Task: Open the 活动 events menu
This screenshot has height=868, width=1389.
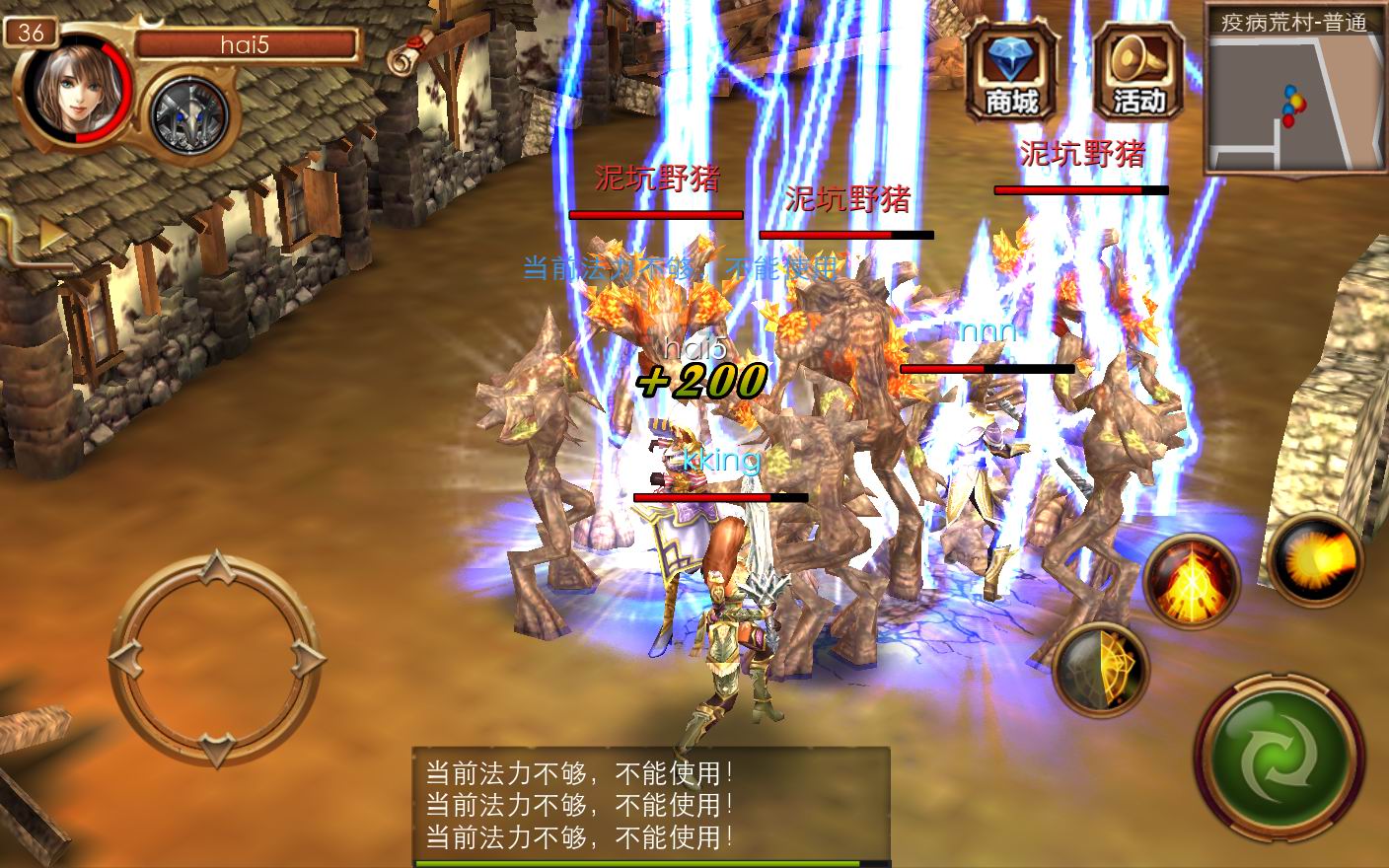Action: point(1138,71)
